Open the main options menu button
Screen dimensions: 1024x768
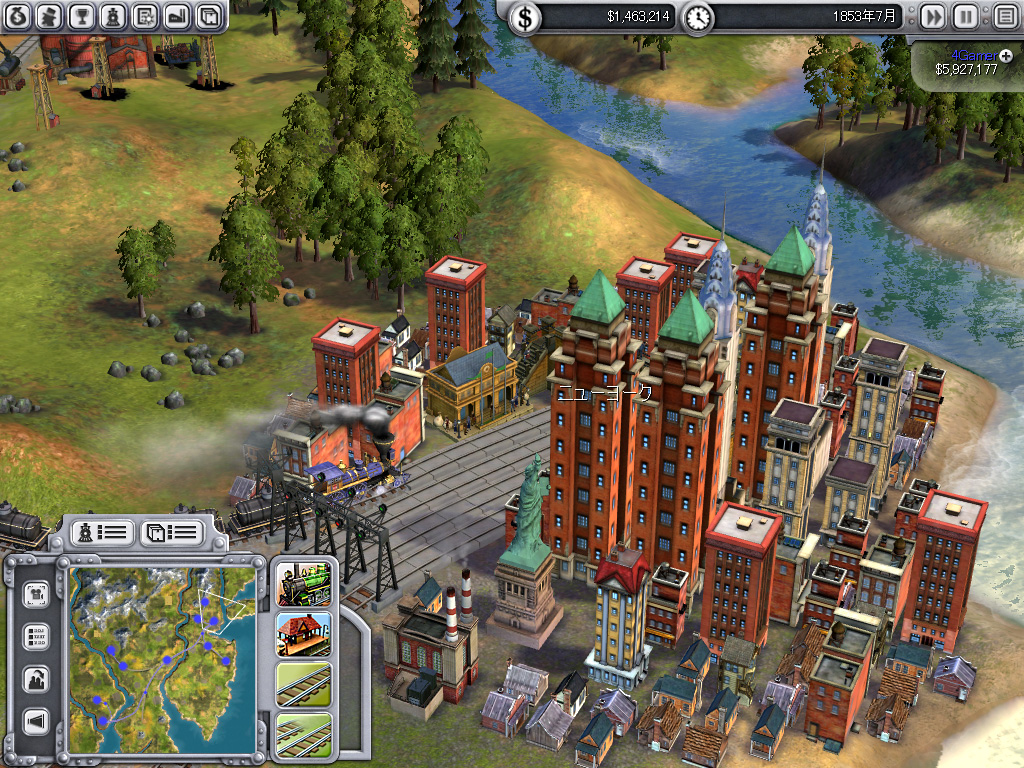coord(1004,16)
